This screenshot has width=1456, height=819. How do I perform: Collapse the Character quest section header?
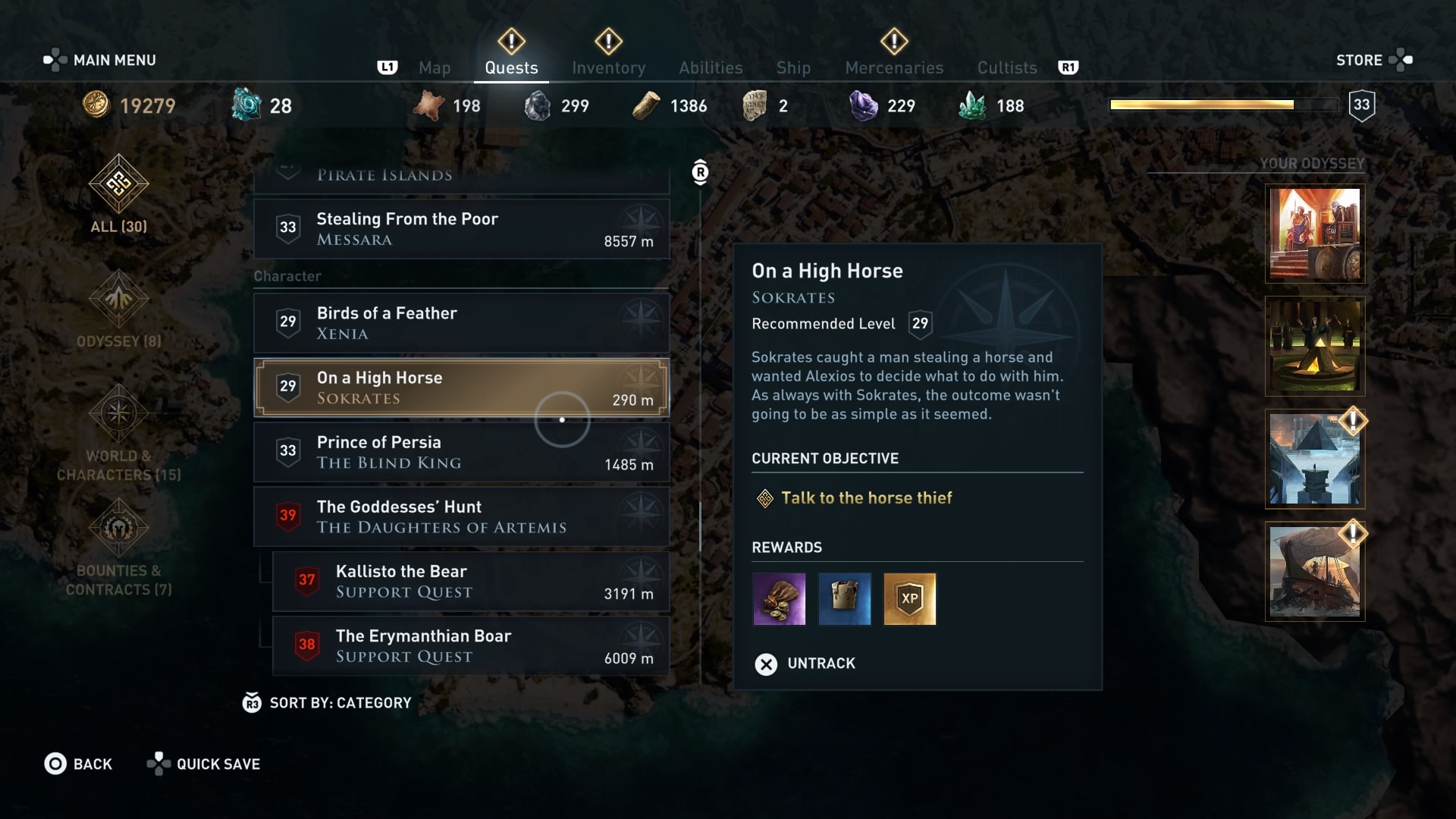pyautogui.click(x=288, y=276)
